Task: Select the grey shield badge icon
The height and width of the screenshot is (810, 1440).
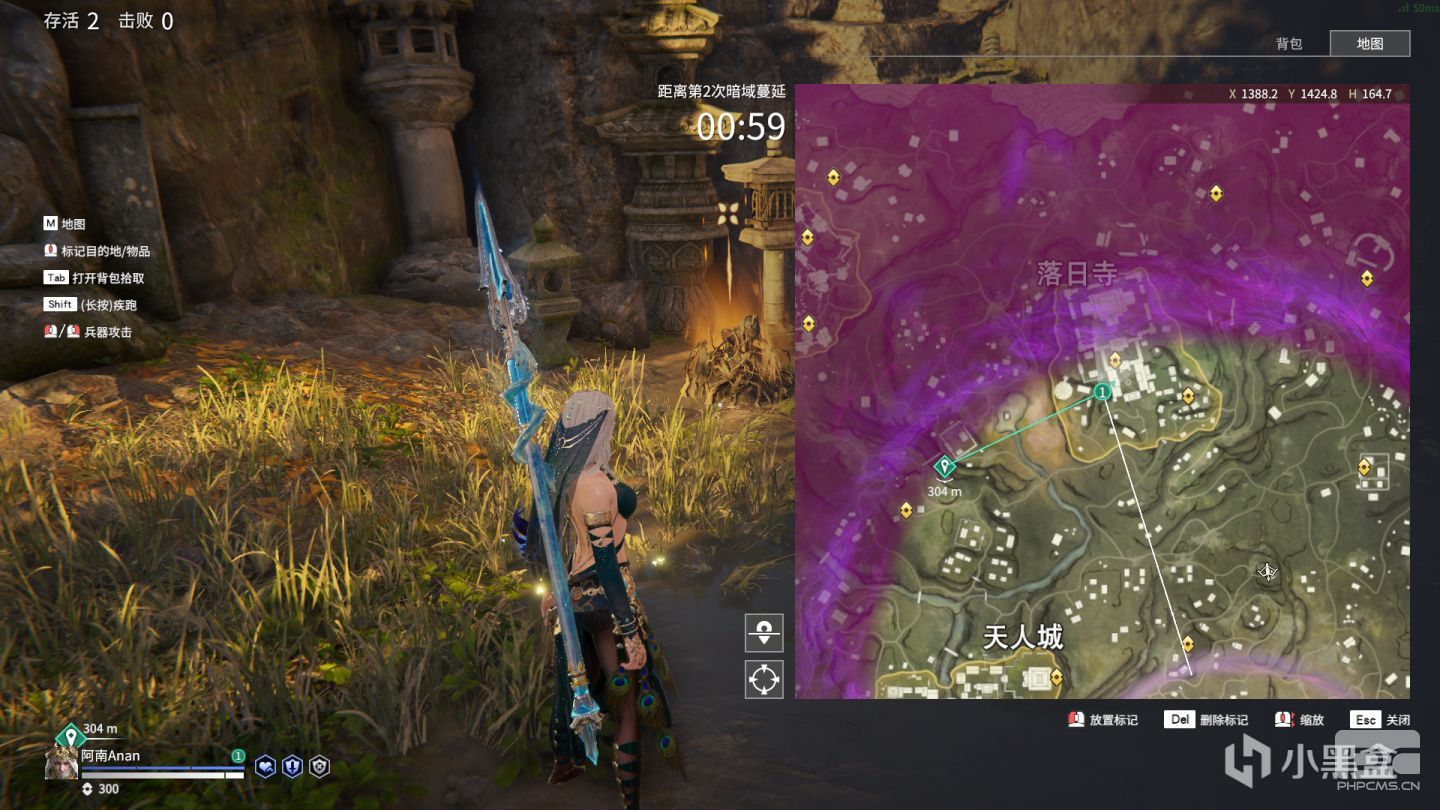Action: (x=320, y=767)
